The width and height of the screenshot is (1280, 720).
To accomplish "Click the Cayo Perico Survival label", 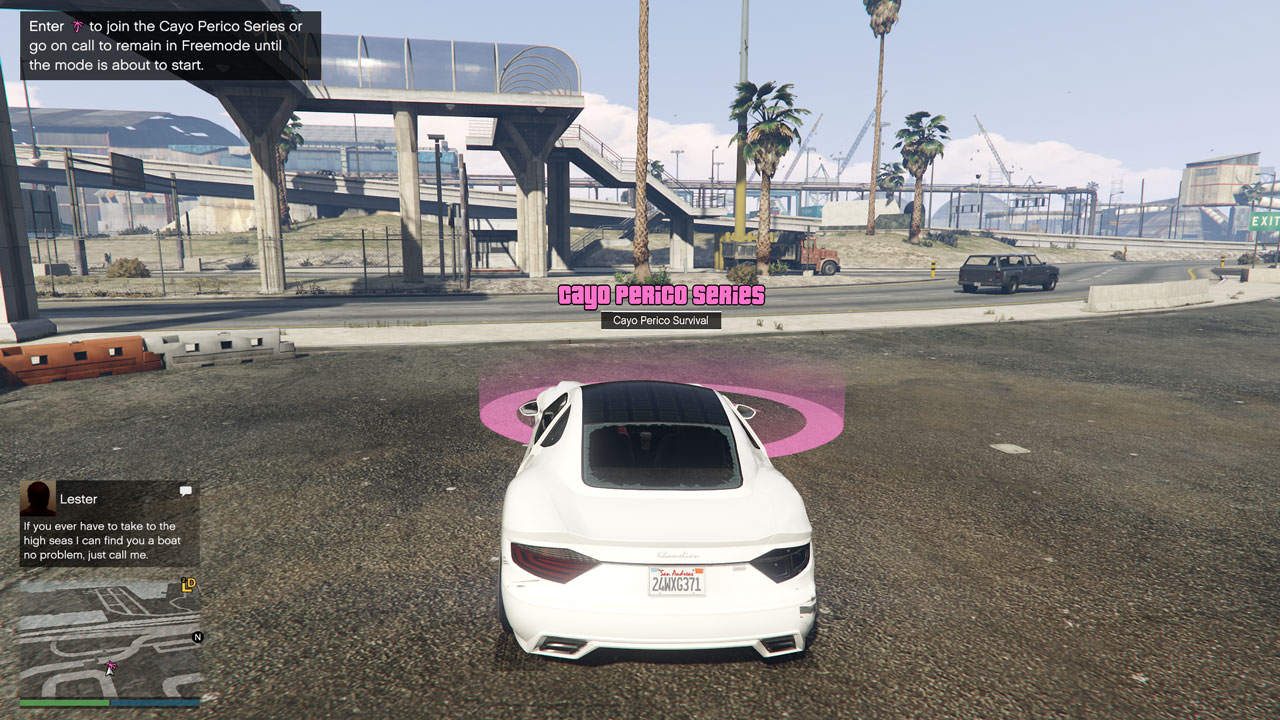I will [x=661, y=321].
